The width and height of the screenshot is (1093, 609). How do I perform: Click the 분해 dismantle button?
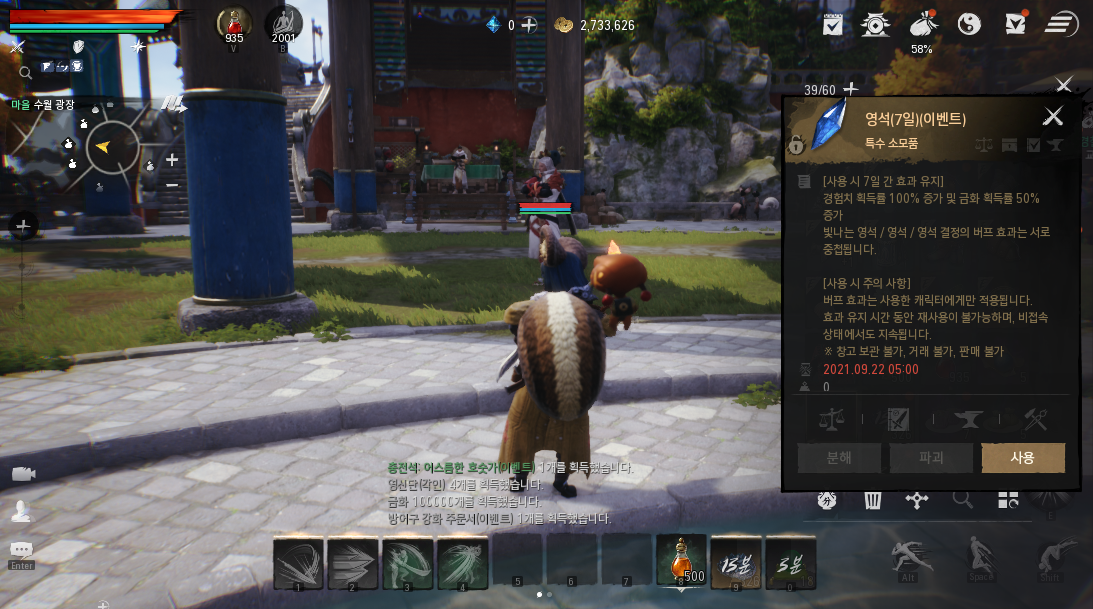[x=839, y=458]
